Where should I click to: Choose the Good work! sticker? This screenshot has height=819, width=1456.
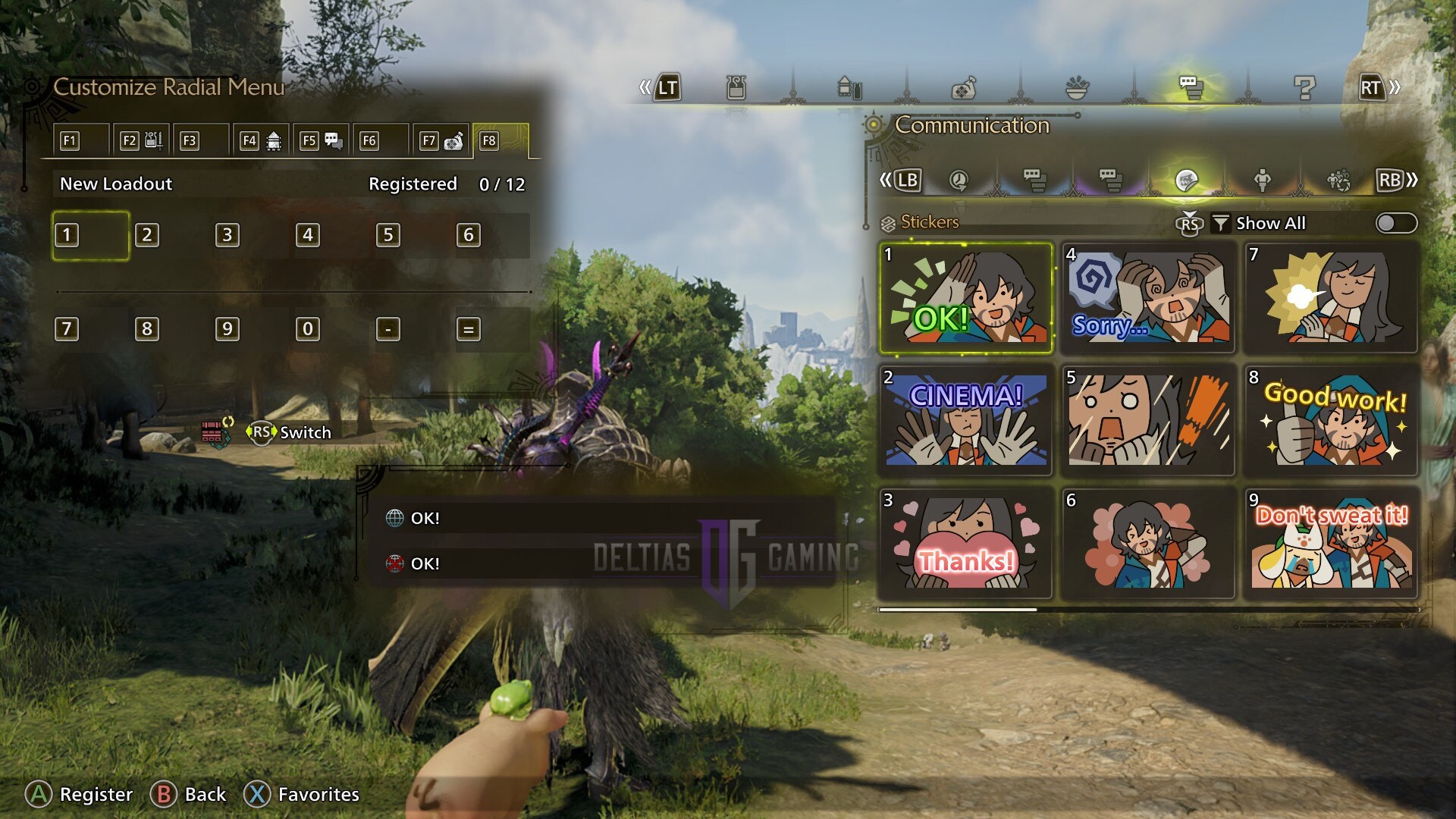(1332, 421)
